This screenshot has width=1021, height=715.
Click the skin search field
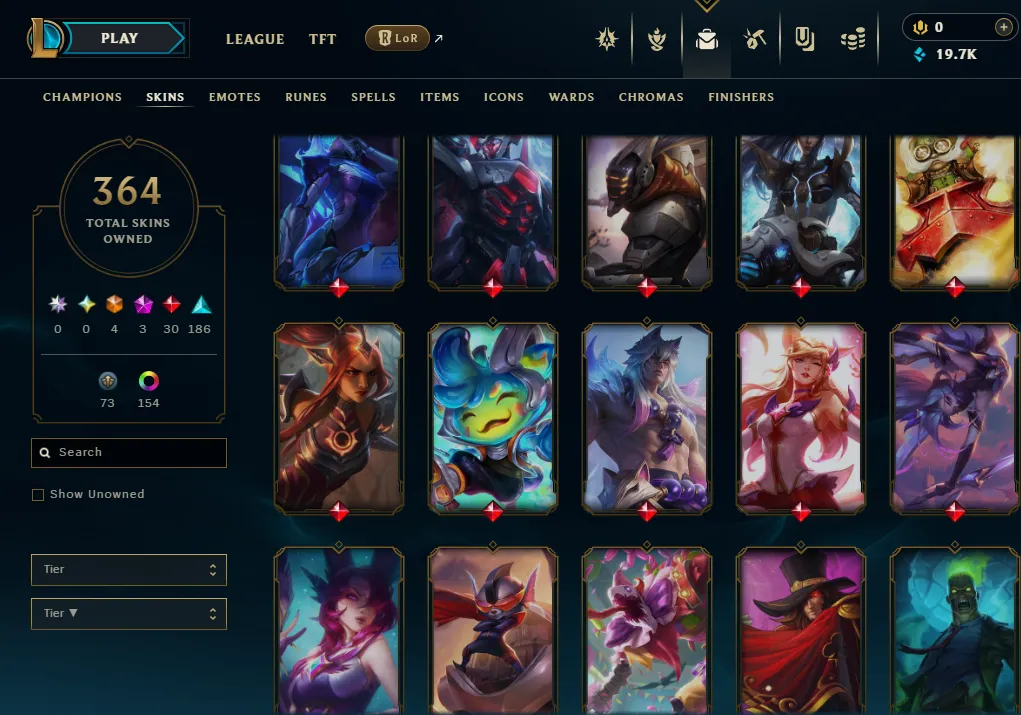tap(129, 453)
